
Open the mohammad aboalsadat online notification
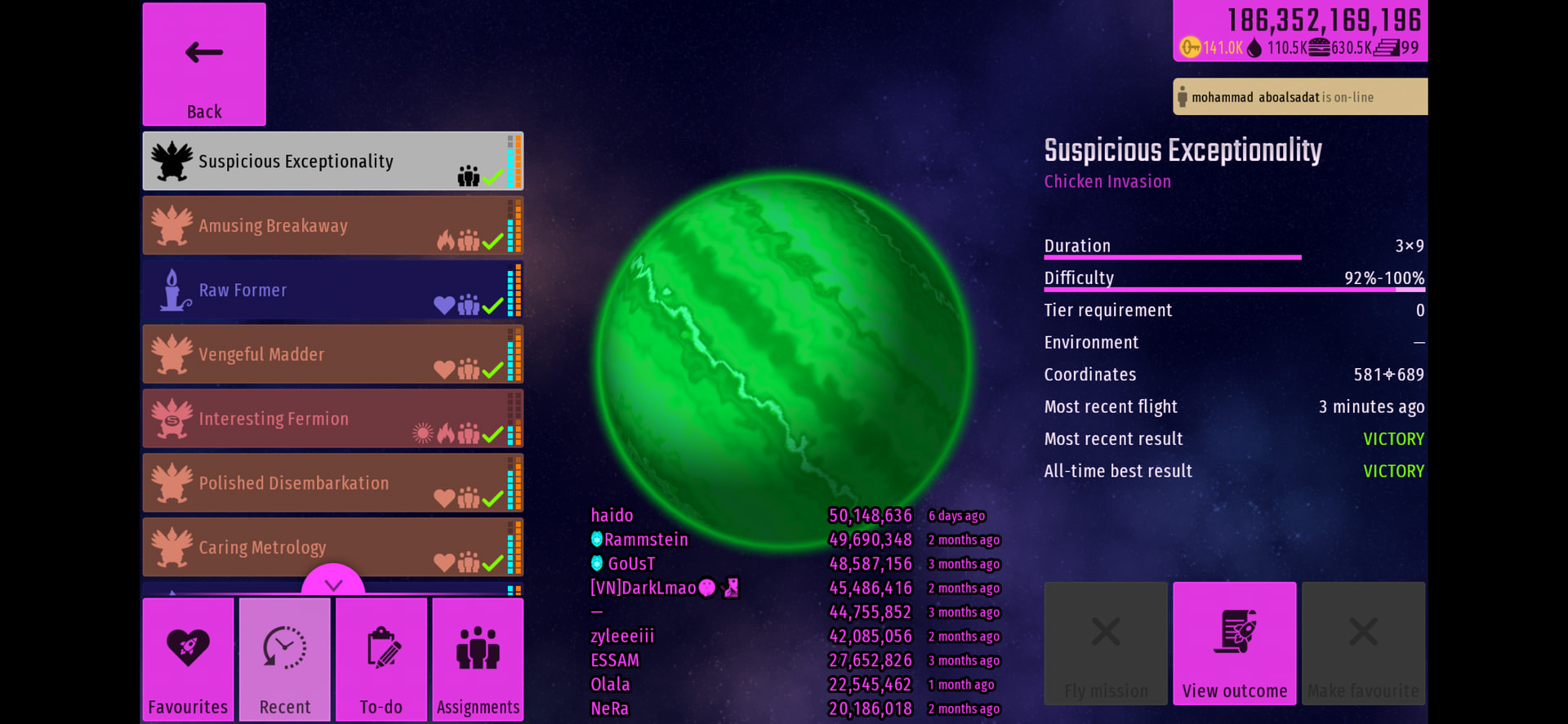pyautogui.click(x=1299, y=97)
